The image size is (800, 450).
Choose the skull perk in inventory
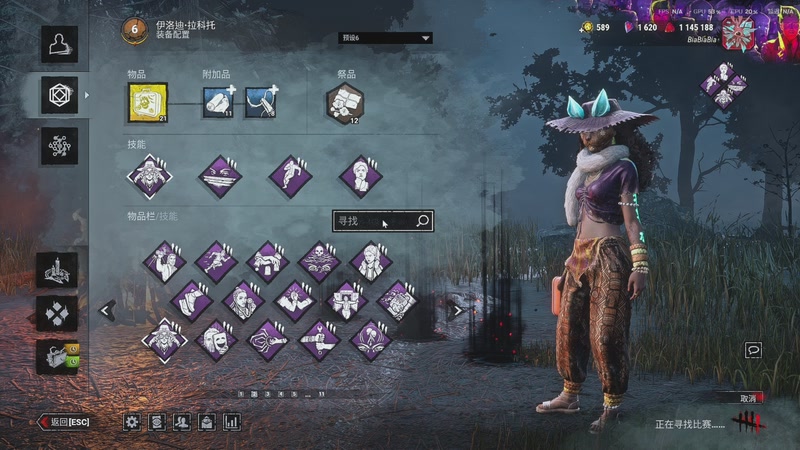click(319, 262)
